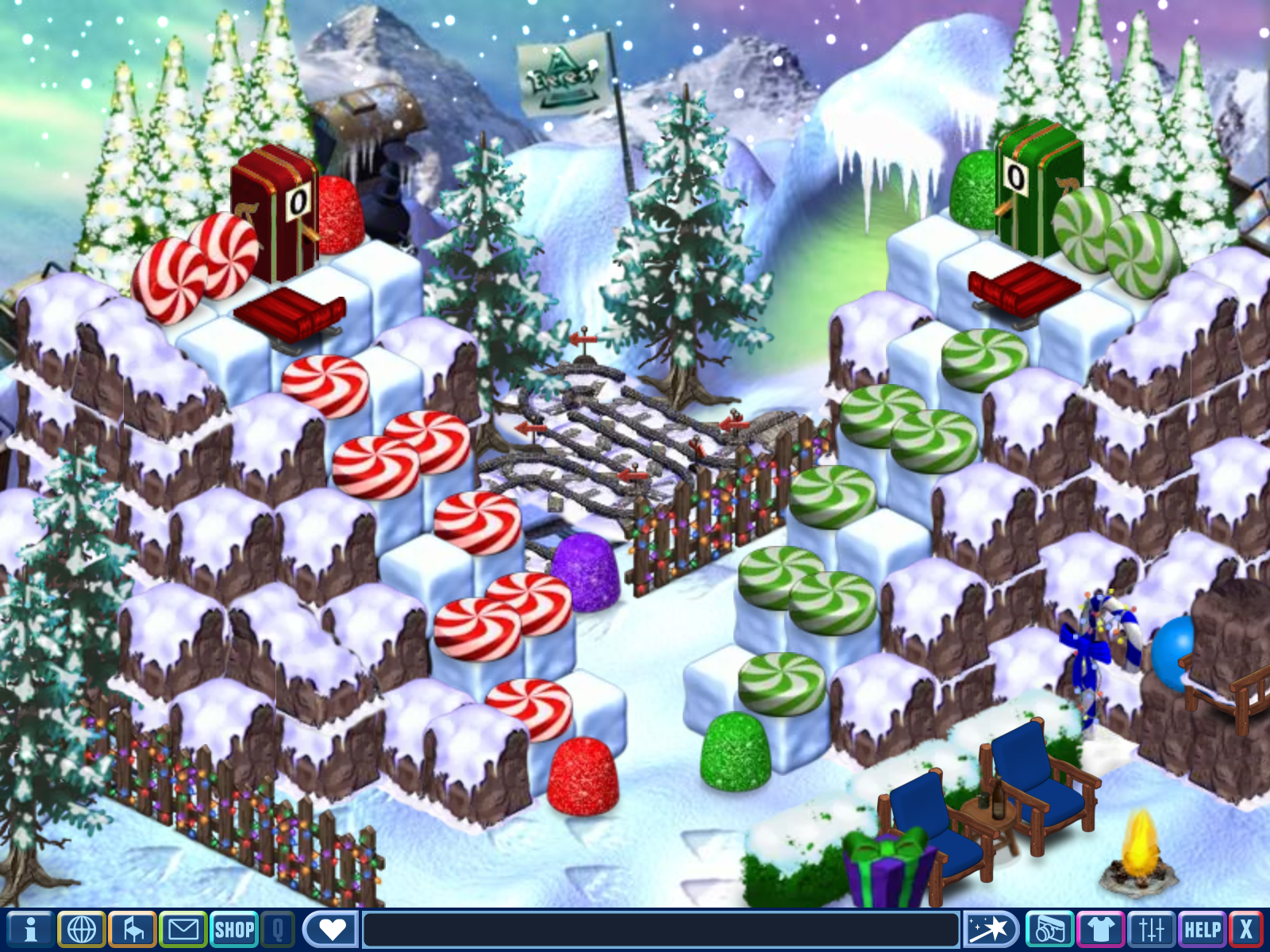Click the heart emotes button
The image size is (1270, 952).
(332, 929)
